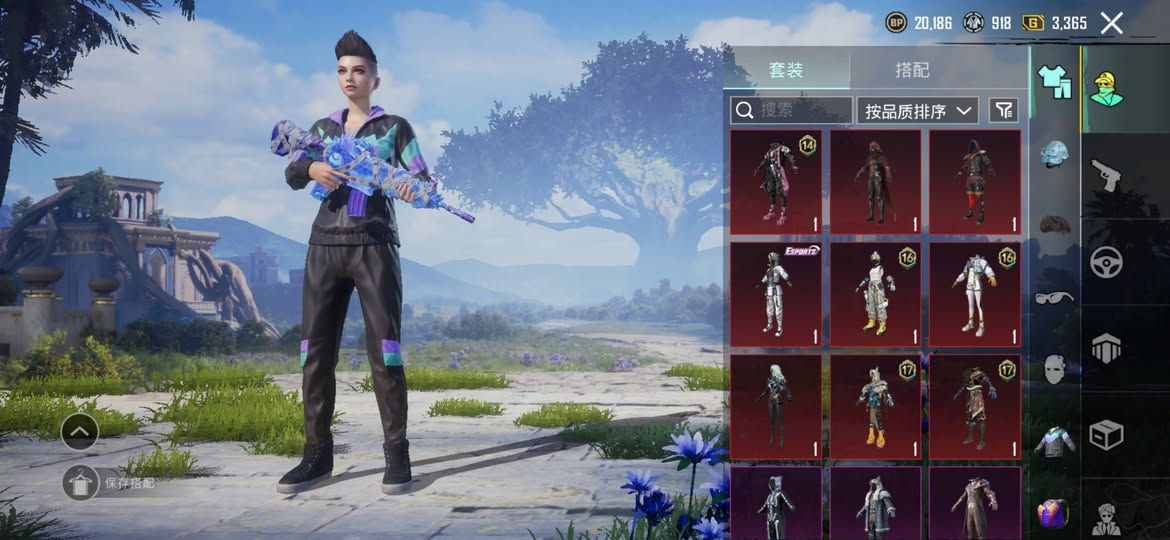Select the 套装 outfits tab
Screen dimensions: 1170x540
pos(786,70)
